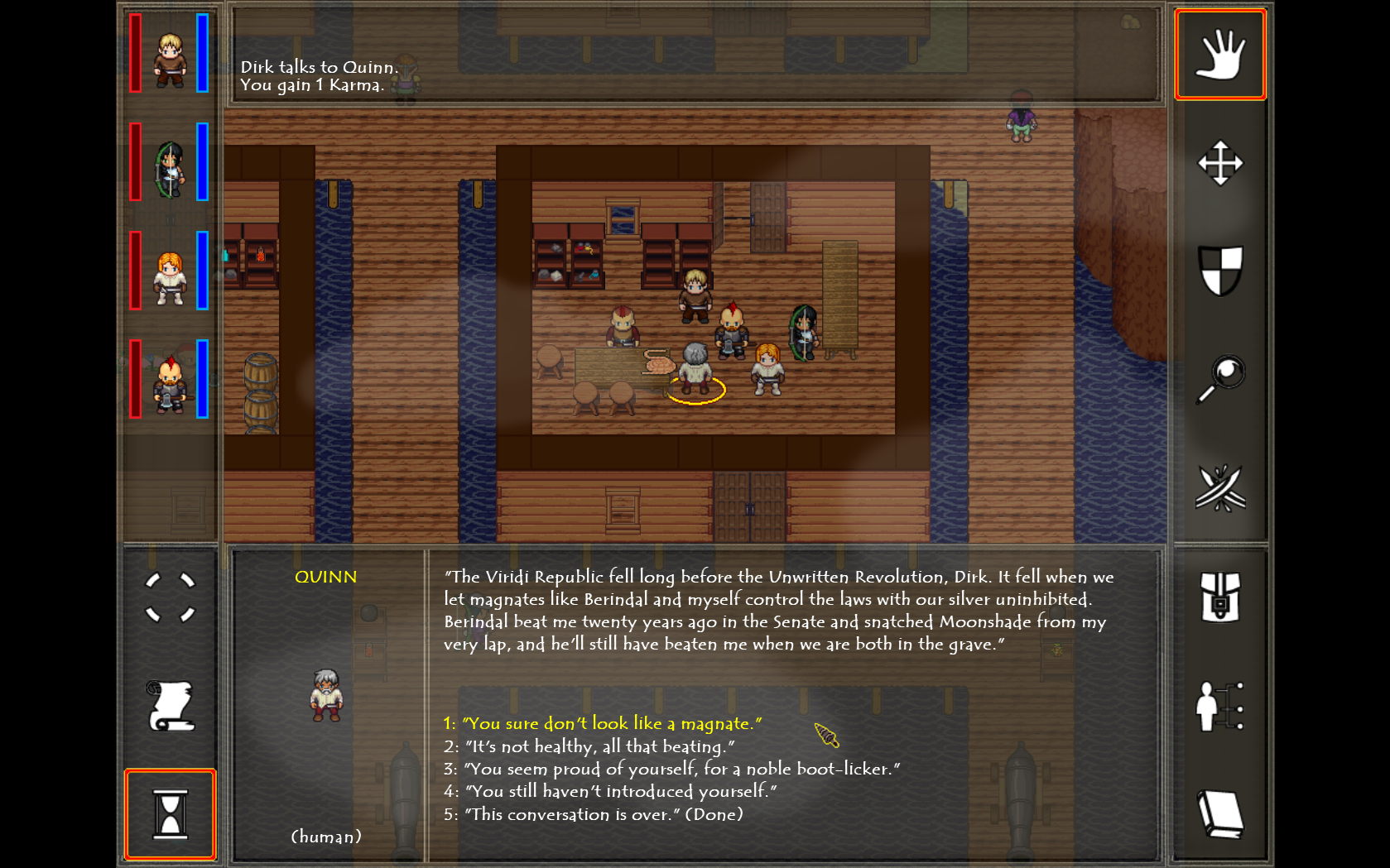Select the boot-licker dialogue option
This screenshot has height=868, width=1390.
click(672, 769)
